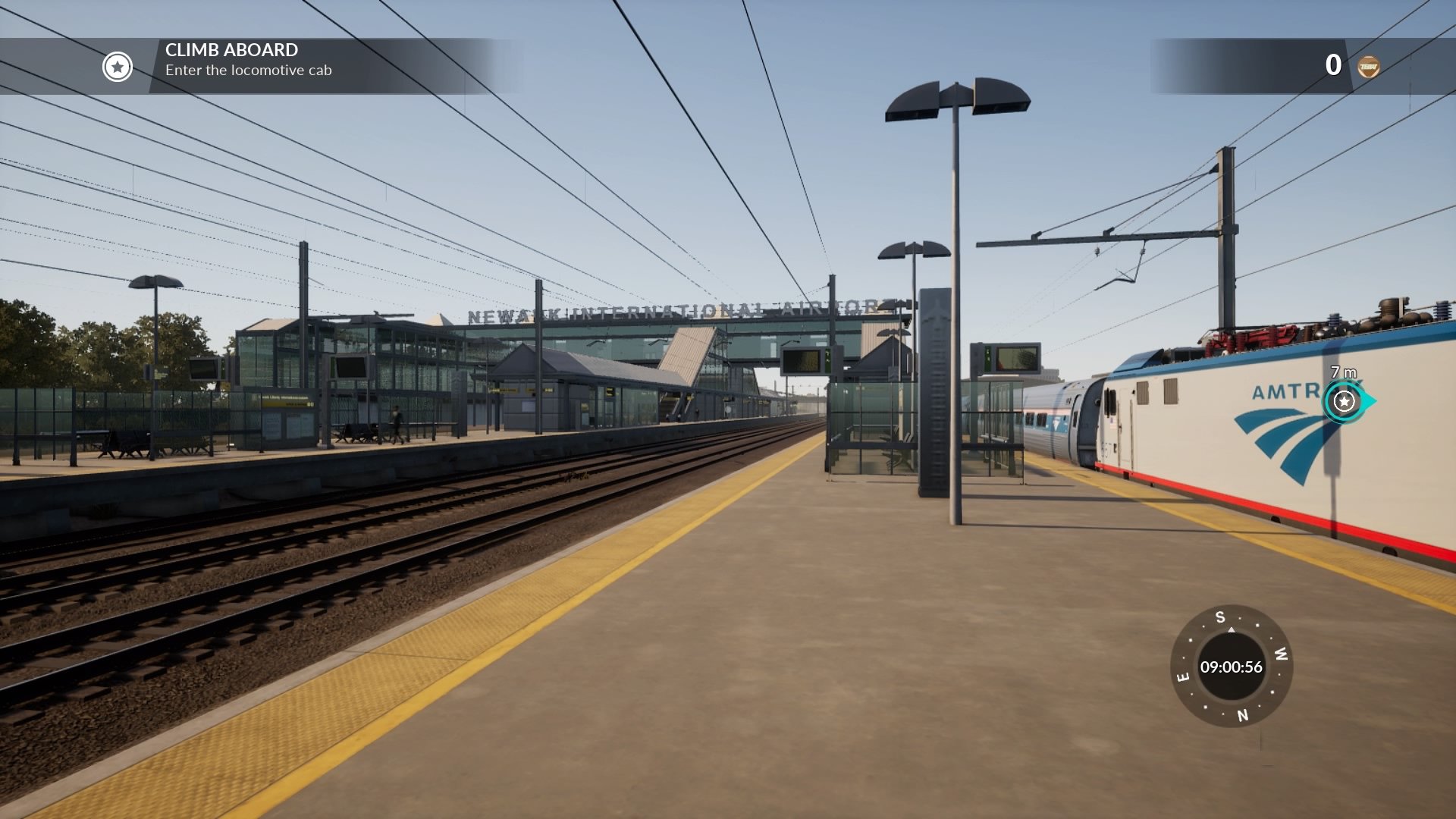
Task: Select the CLIMB ABOARD objective title
Action: (x=231, y=52)
